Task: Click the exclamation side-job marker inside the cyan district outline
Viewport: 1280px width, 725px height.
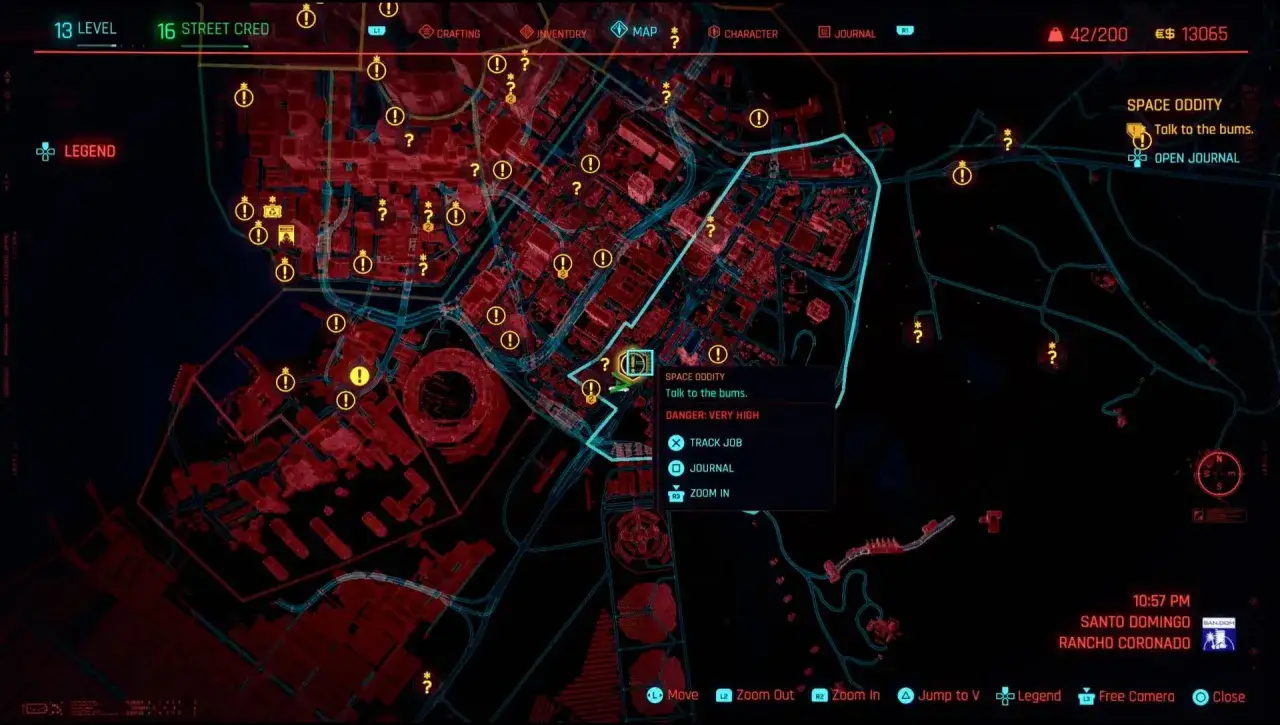Action: 717,353
